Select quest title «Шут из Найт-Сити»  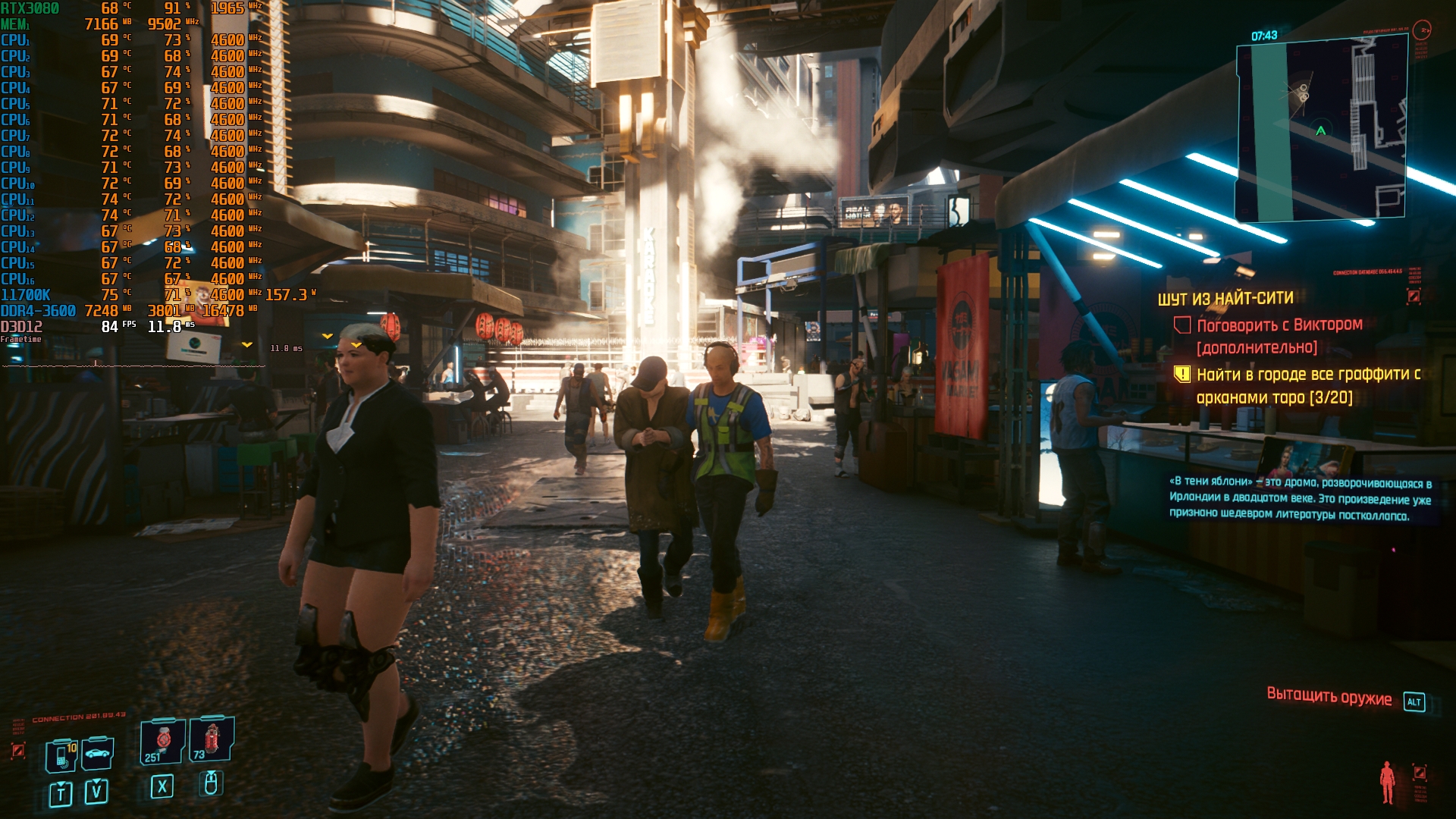point(1225,299)
